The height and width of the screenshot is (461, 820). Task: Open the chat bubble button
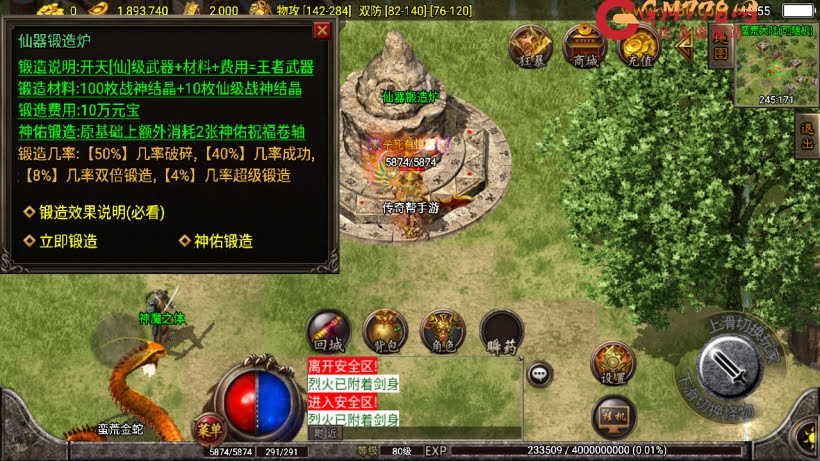pyautogui.click(x=541, y=373)
